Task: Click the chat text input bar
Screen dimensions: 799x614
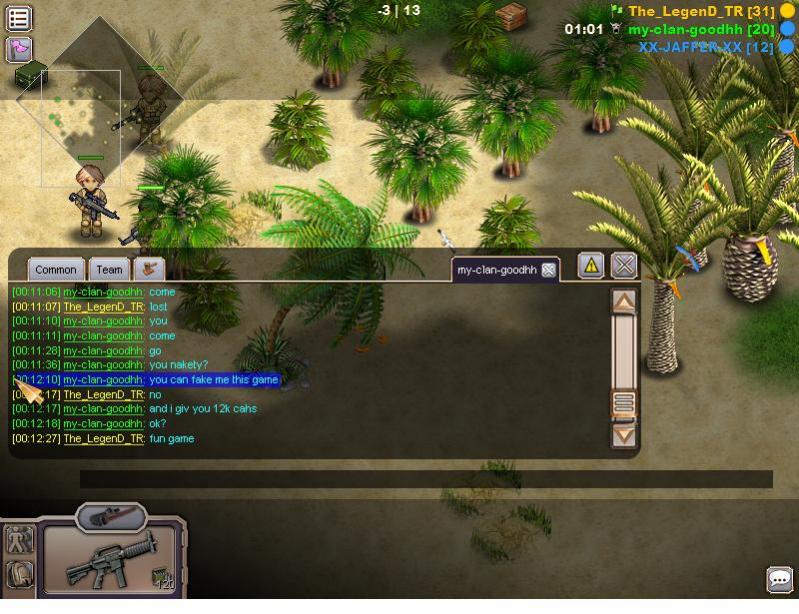Action: [x=426, y=479]
